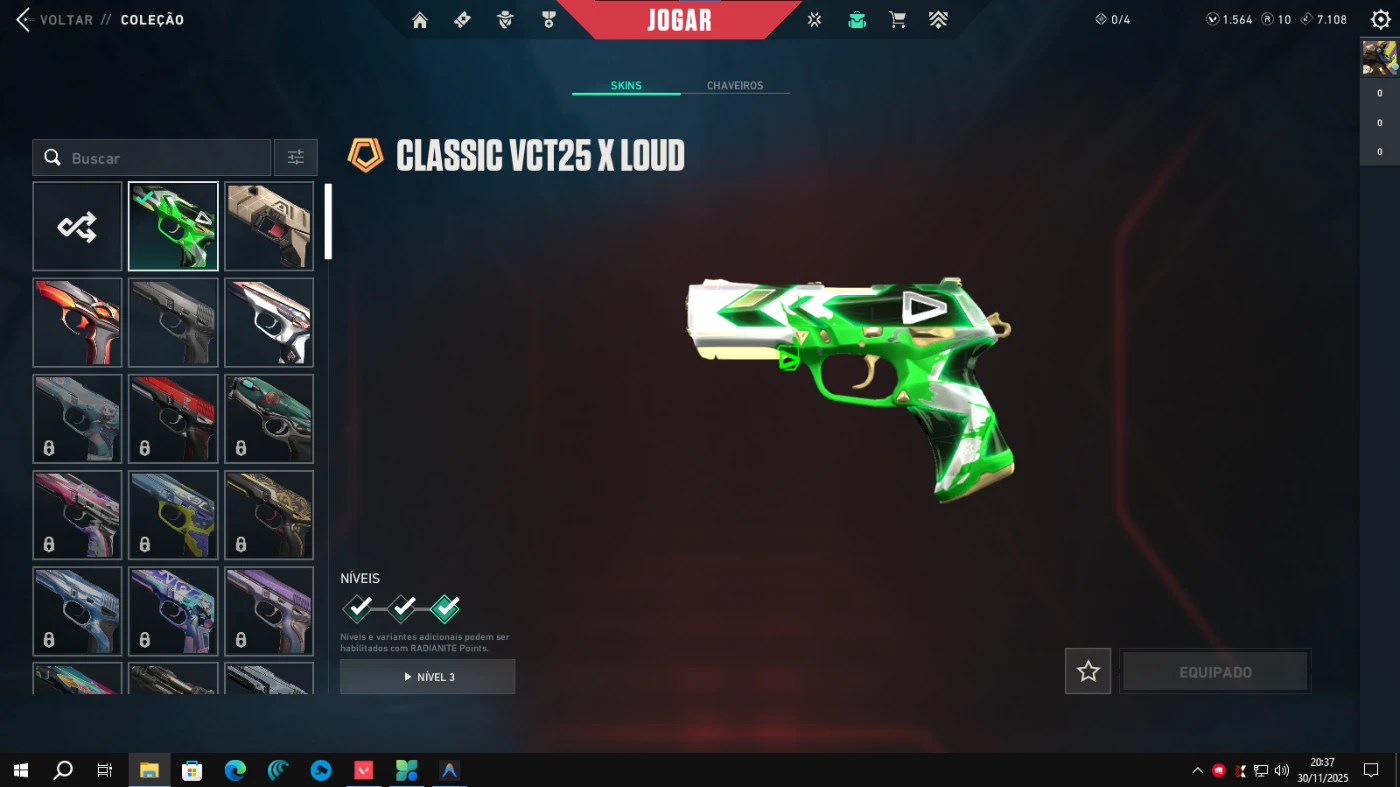The height and width of the screenshot is (787, 1400).
Task: Start matchmaking with the JOGAR button
Action: [679, 20]
